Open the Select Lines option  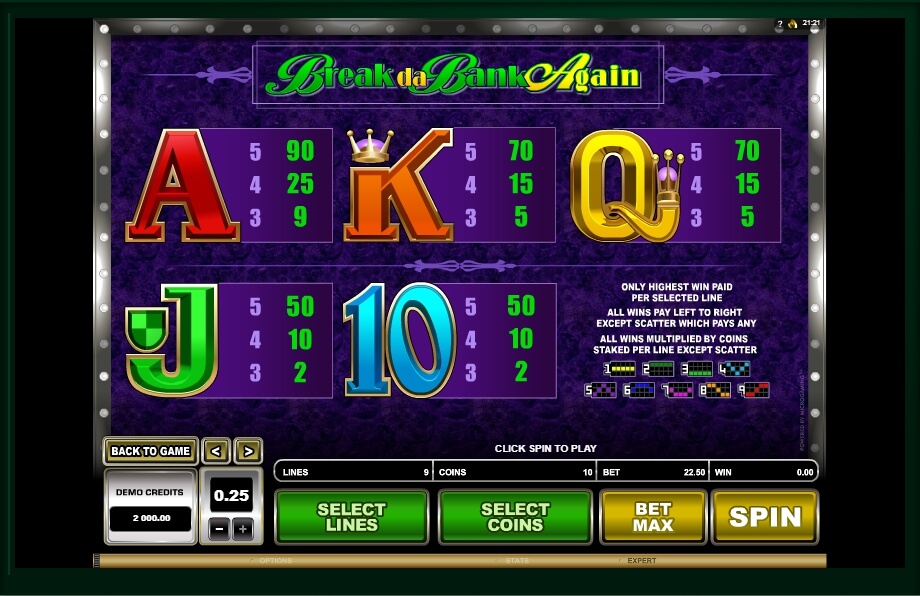tap(351, 517)
